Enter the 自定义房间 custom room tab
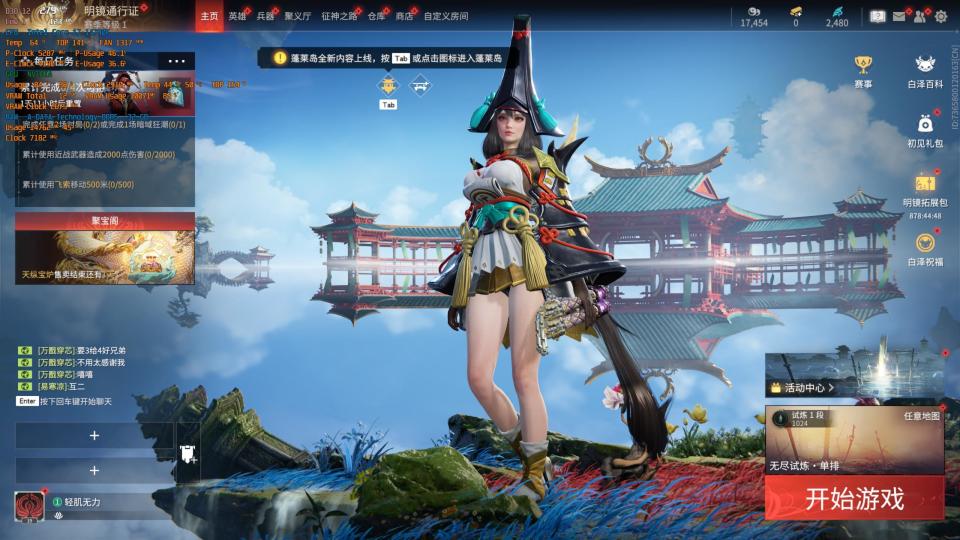This screenshot has height=540, width=960. point(445,16)
